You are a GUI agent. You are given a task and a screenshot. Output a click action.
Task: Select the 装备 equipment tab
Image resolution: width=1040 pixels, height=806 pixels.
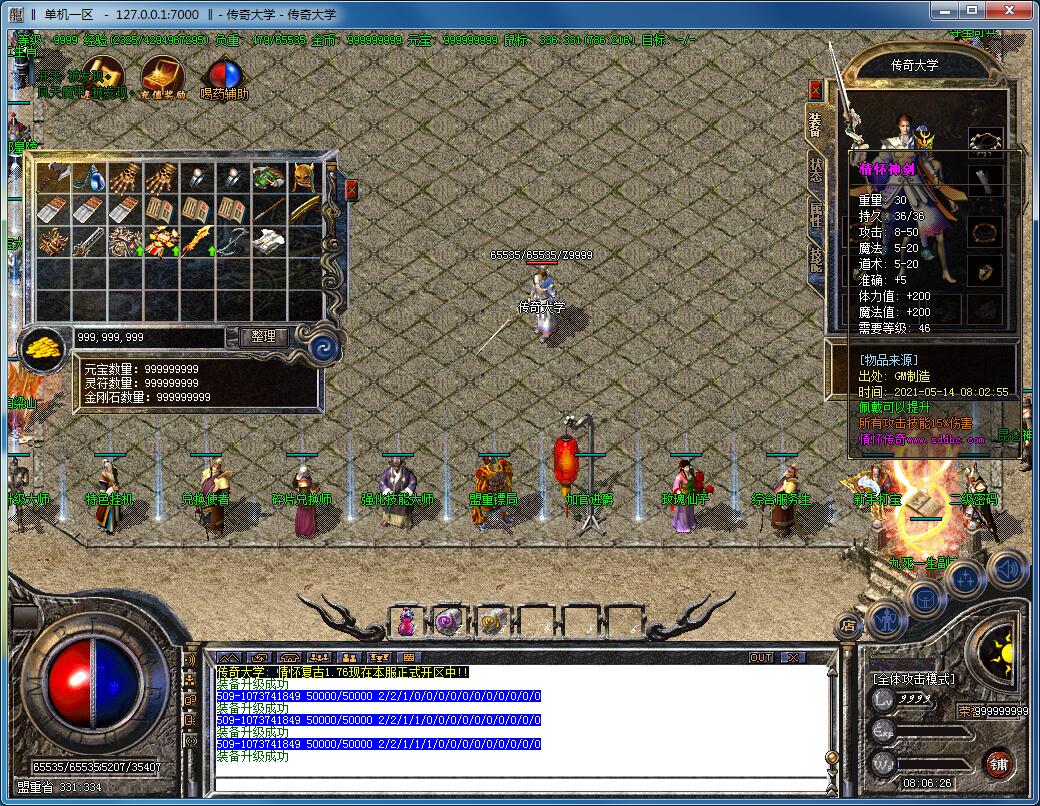(816, 124)
